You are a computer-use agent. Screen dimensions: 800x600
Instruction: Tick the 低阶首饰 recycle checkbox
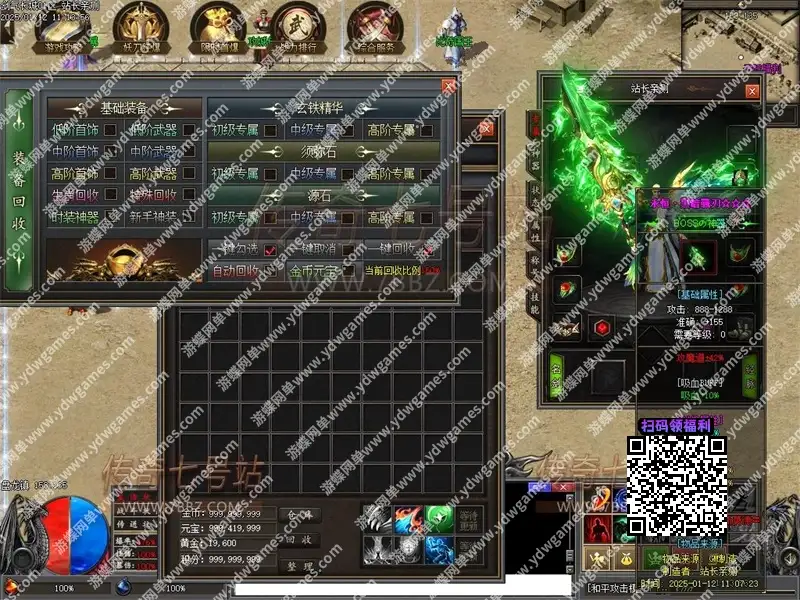tap(111, 130)
